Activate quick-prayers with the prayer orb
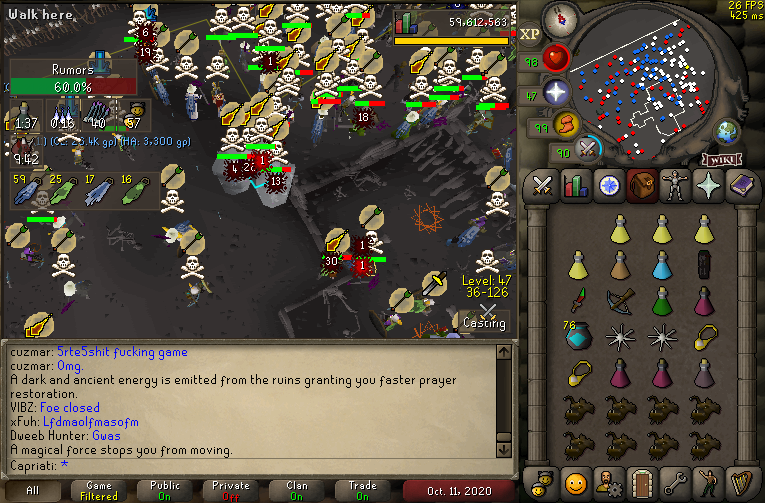Image resolution: width=765 pixels, height=503 pixels. (556, 93)
